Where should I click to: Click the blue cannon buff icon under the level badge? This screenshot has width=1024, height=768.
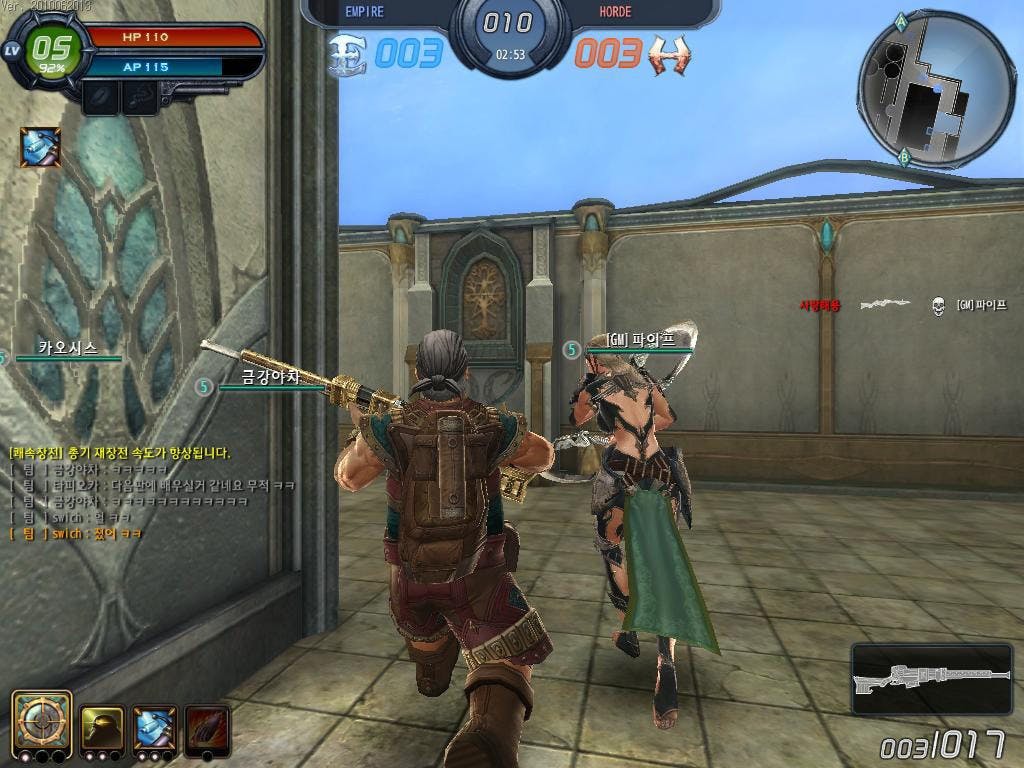41,147
